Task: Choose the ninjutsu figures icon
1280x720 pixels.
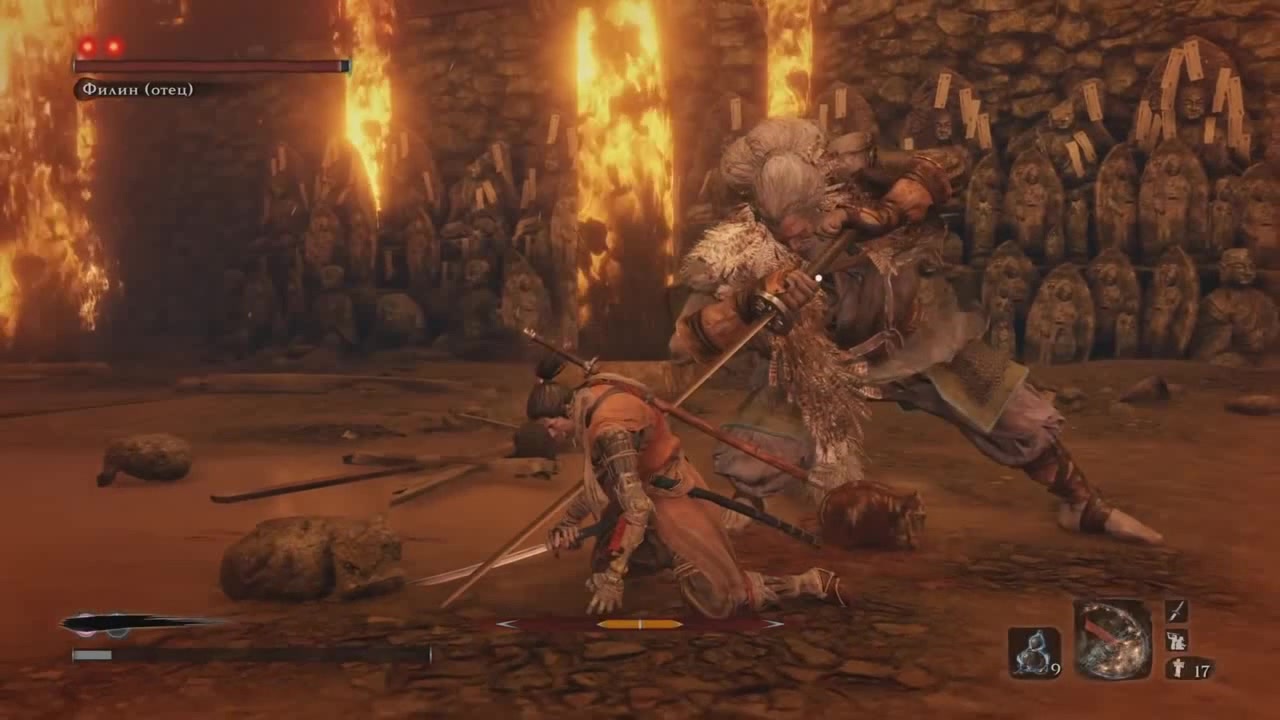Action: click(x=1176, y=640)
